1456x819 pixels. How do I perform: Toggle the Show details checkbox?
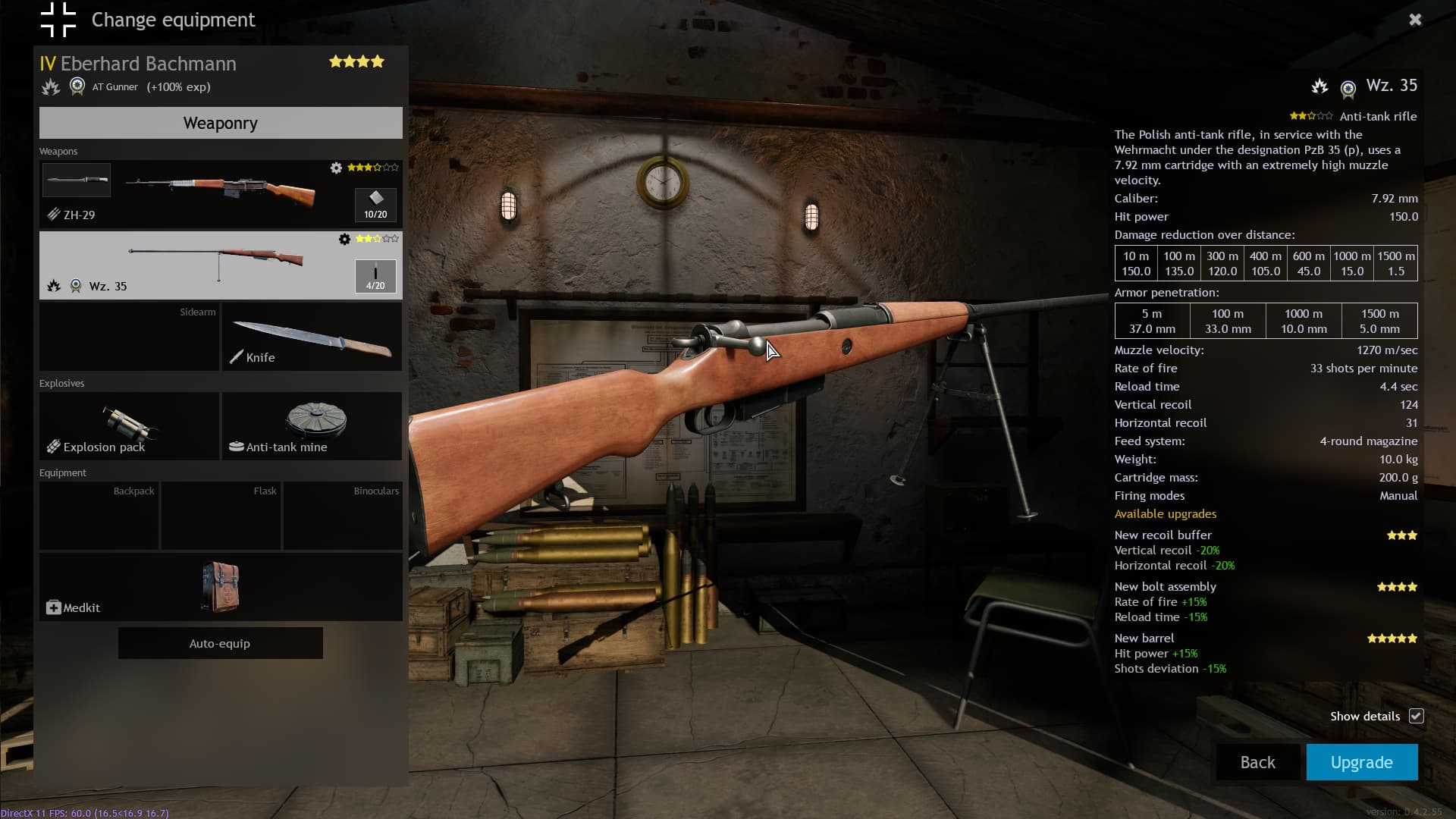1416,716
